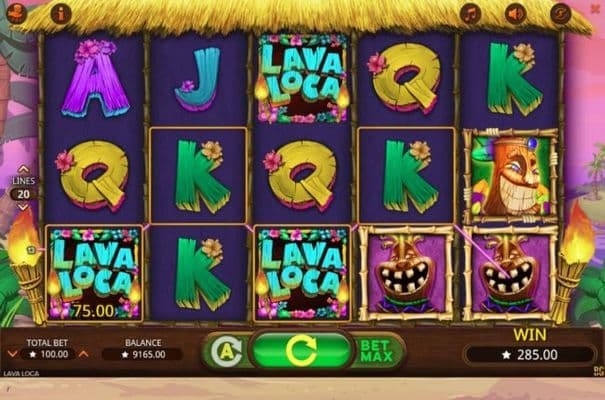The width and height of the screenshot is (605, 400).
Task: Raise the number of lines
Action: 24,169
